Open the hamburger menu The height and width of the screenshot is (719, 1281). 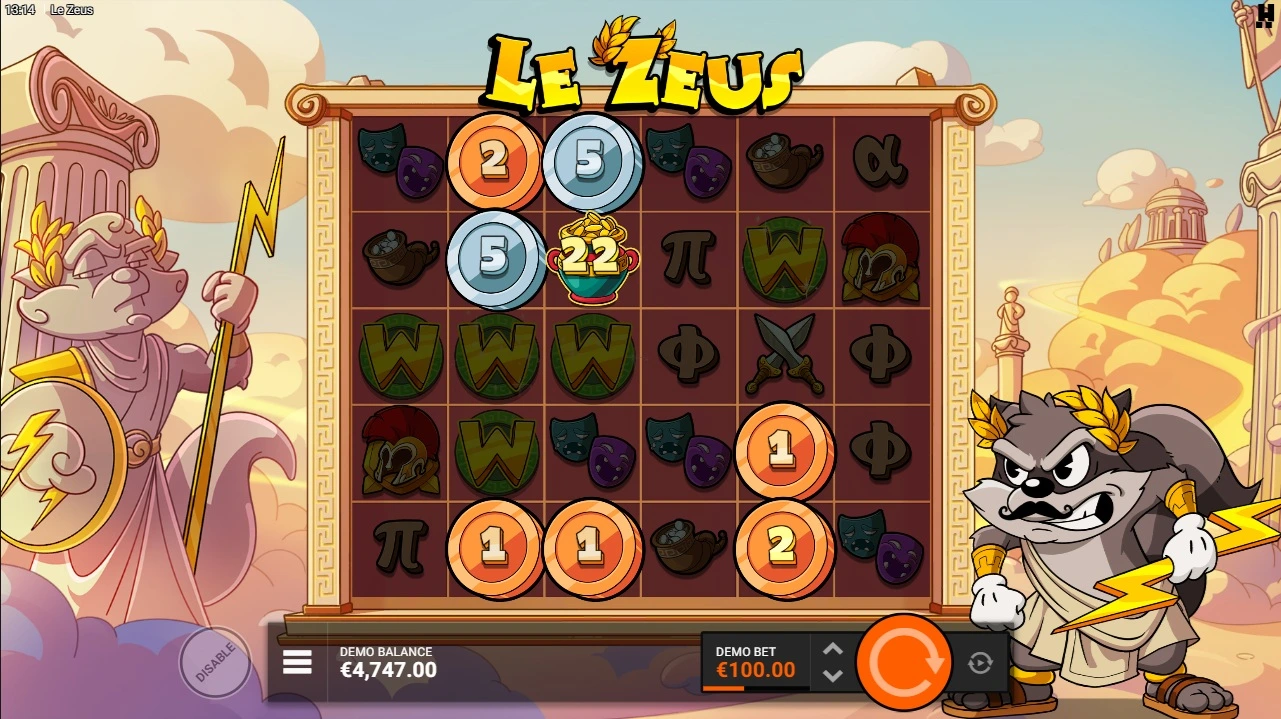297,662
